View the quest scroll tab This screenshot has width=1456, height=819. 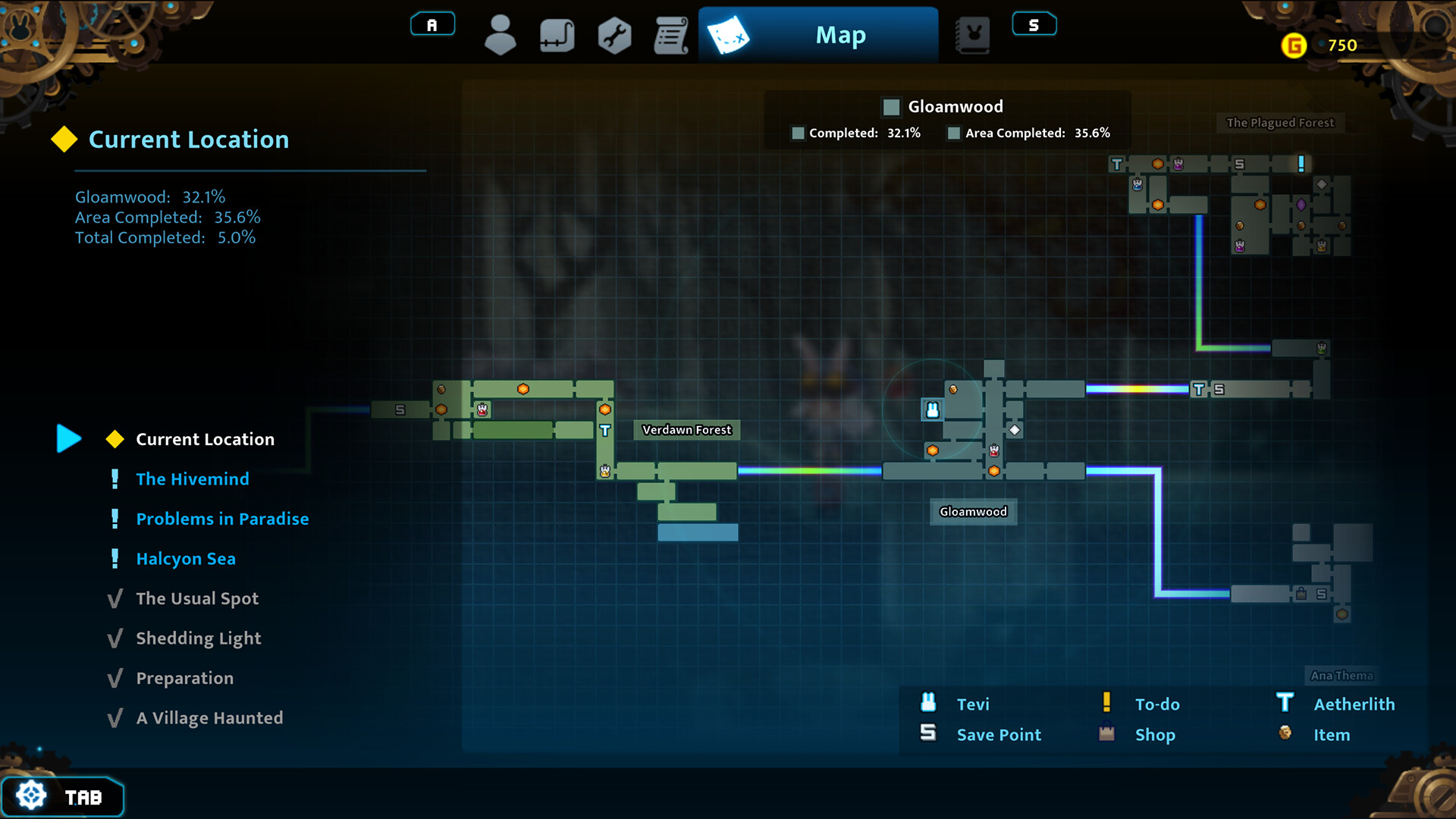coord(670,35)
